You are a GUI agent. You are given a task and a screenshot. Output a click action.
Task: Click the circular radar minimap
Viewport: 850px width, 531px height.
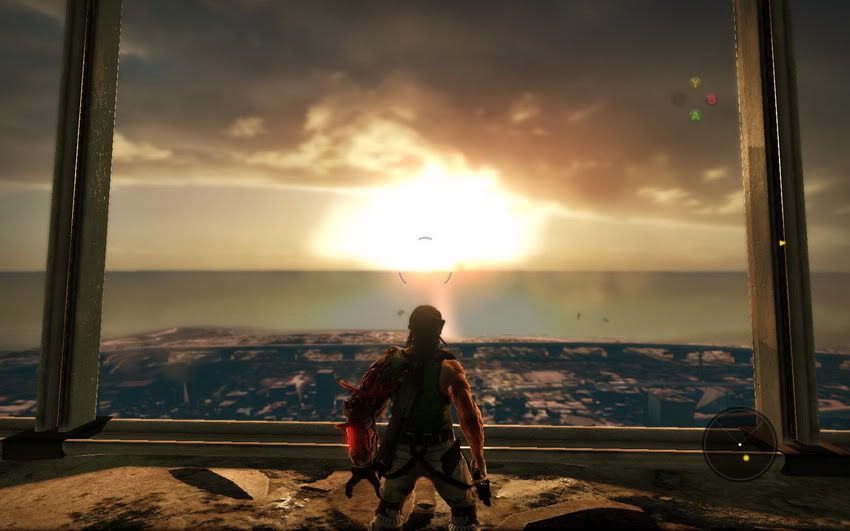[740, 444]
